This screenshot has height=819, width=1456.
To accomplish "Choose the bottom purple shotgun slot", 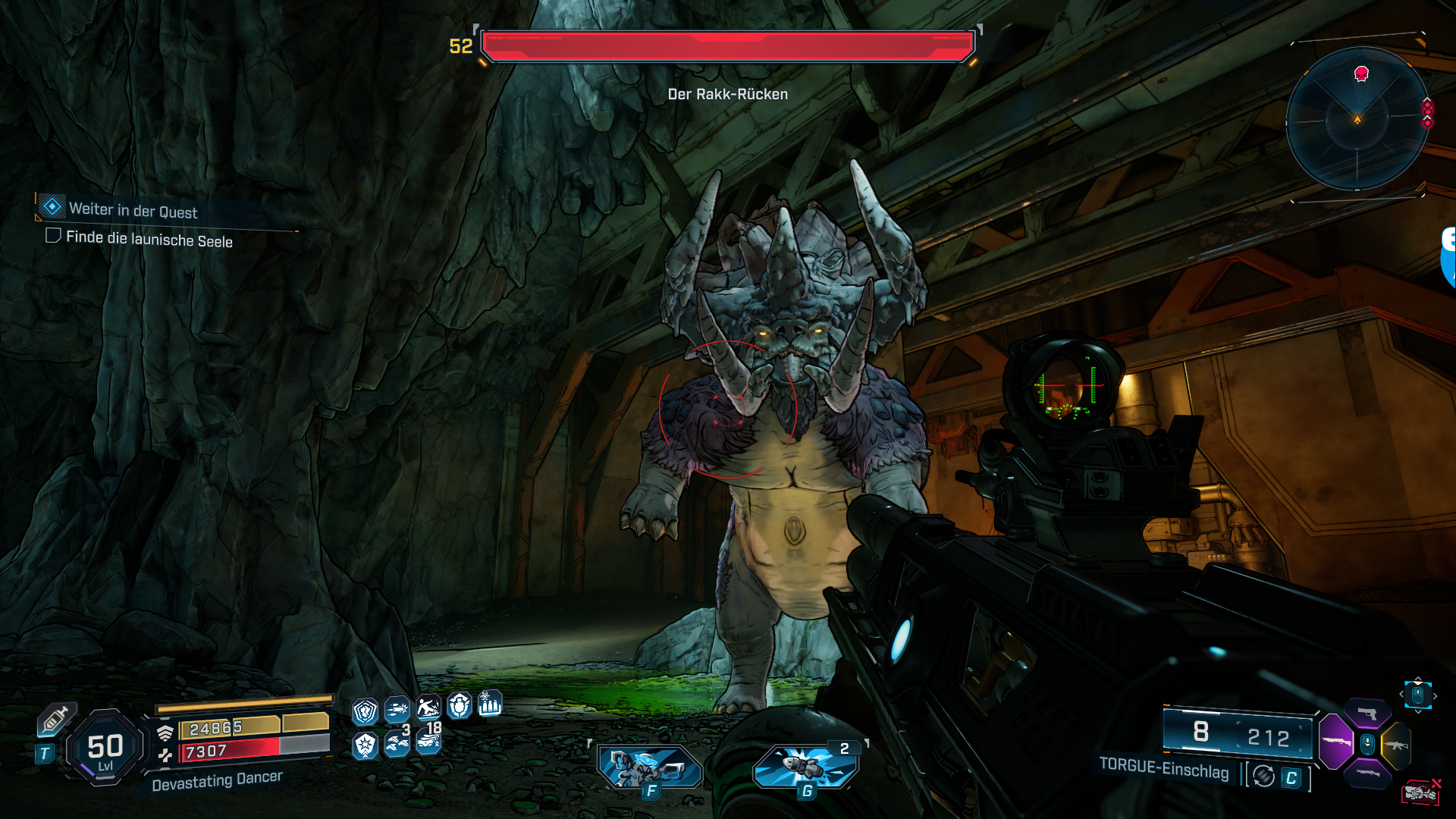I will pos(1367,773).
